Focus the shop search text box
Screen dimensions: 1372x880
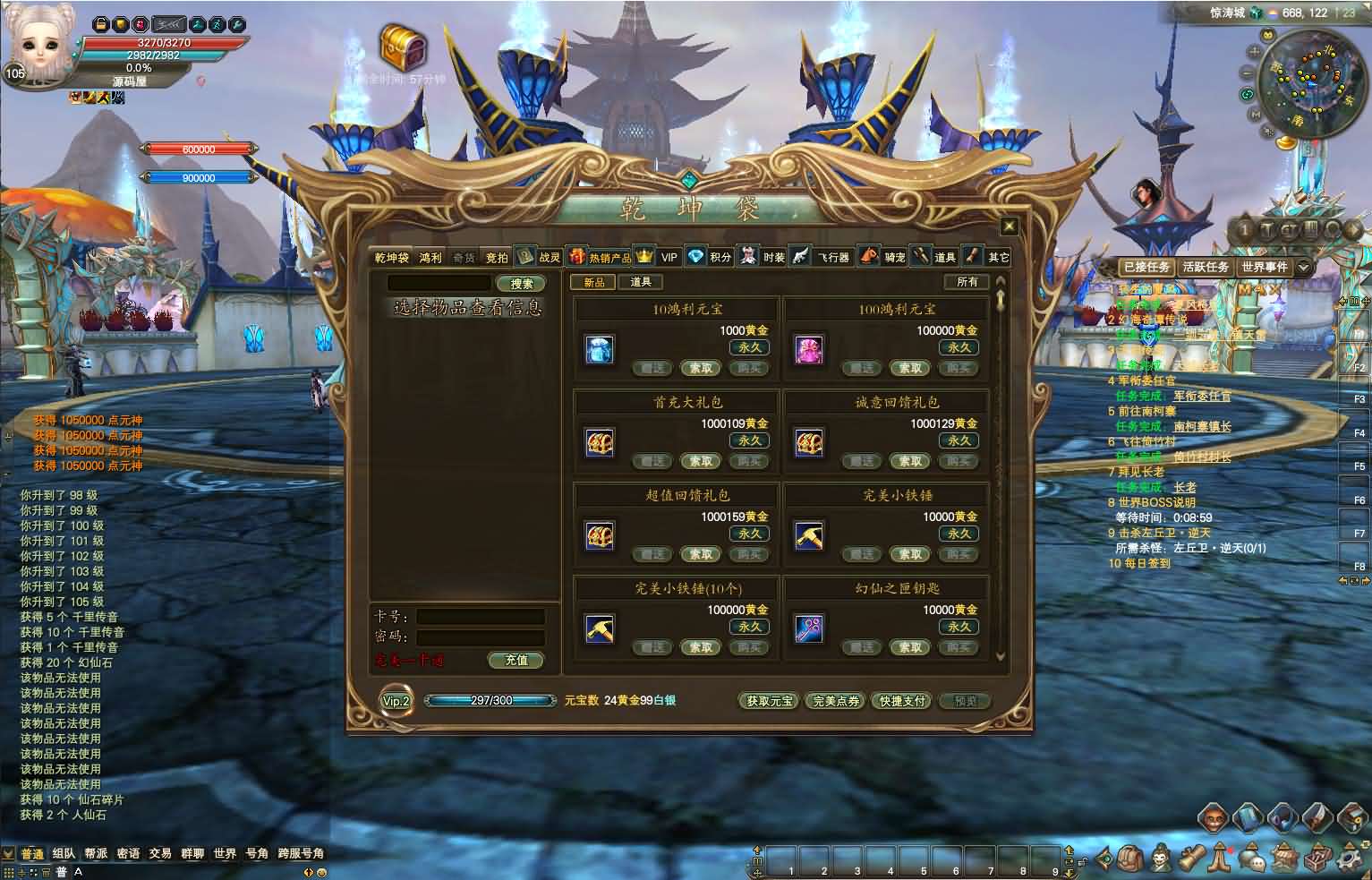439,284
